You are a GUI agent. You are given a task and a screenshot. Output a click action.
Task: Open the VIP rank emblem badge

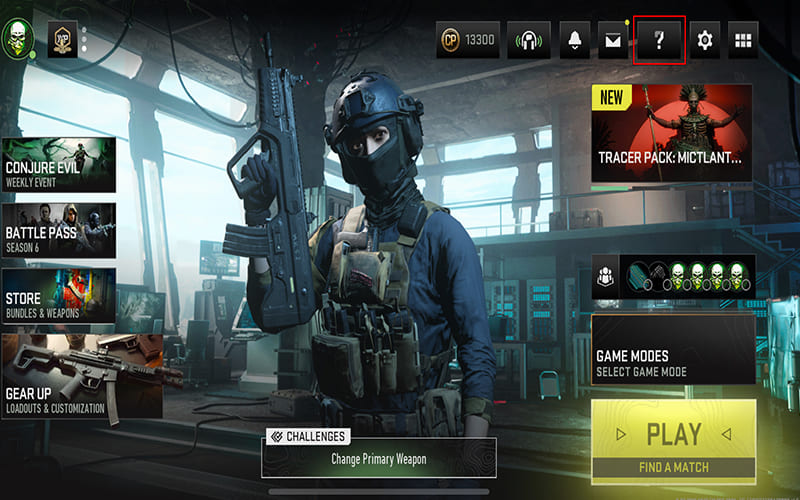[62, 39]
